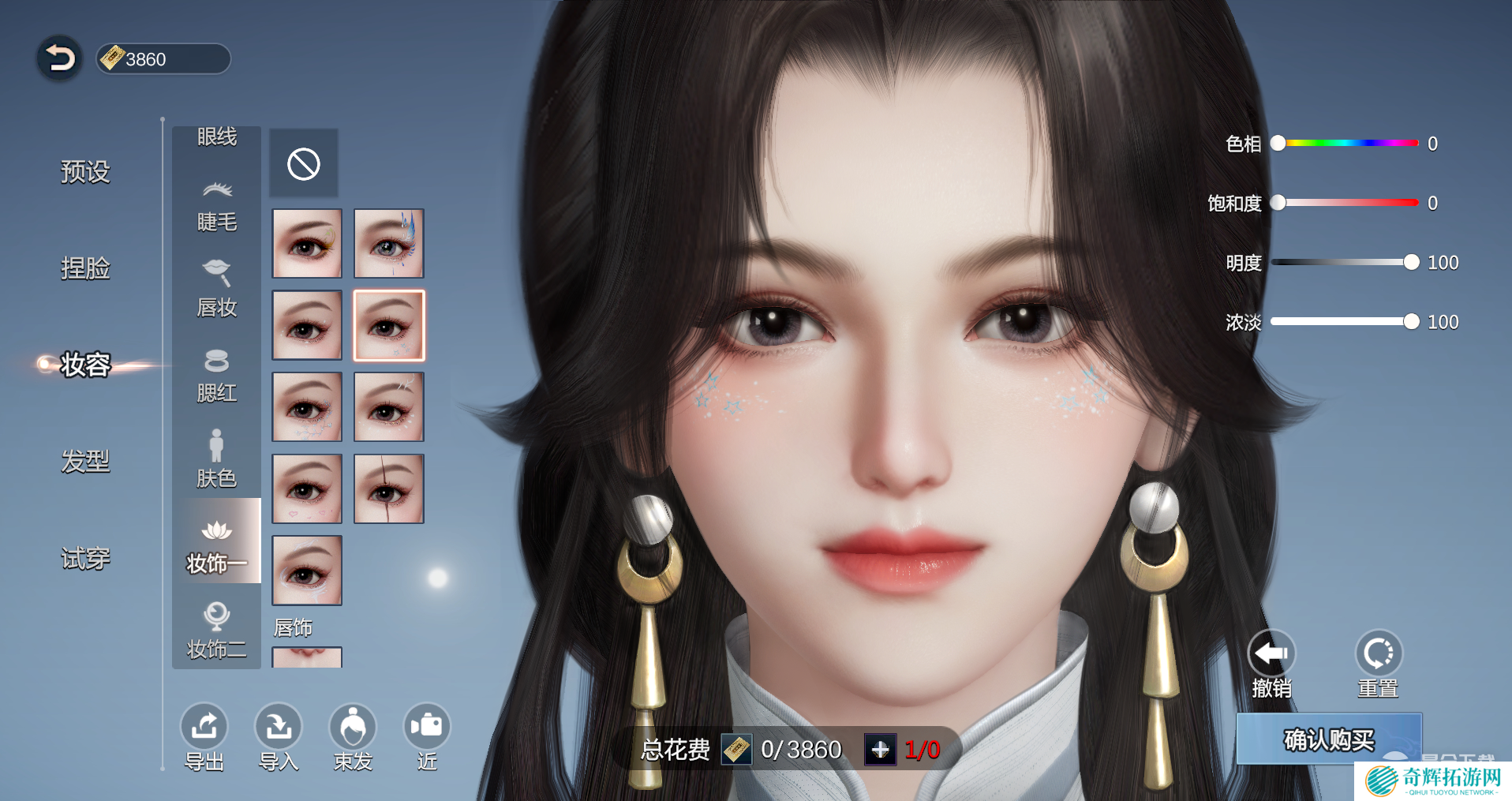Open the 预设 presets section
Viewport: 1512px width, 801px height.
tap(85, 171)
